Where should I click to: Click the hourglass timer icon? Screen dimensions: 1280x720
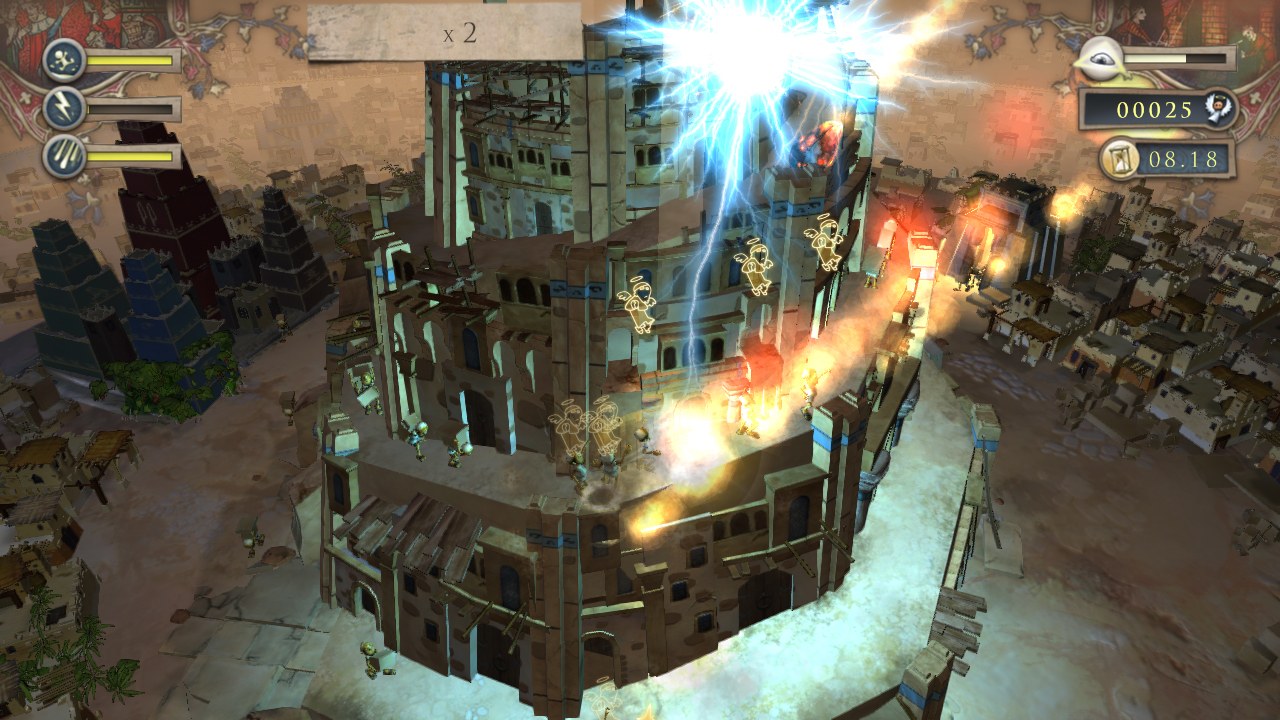coord(1119,158)
